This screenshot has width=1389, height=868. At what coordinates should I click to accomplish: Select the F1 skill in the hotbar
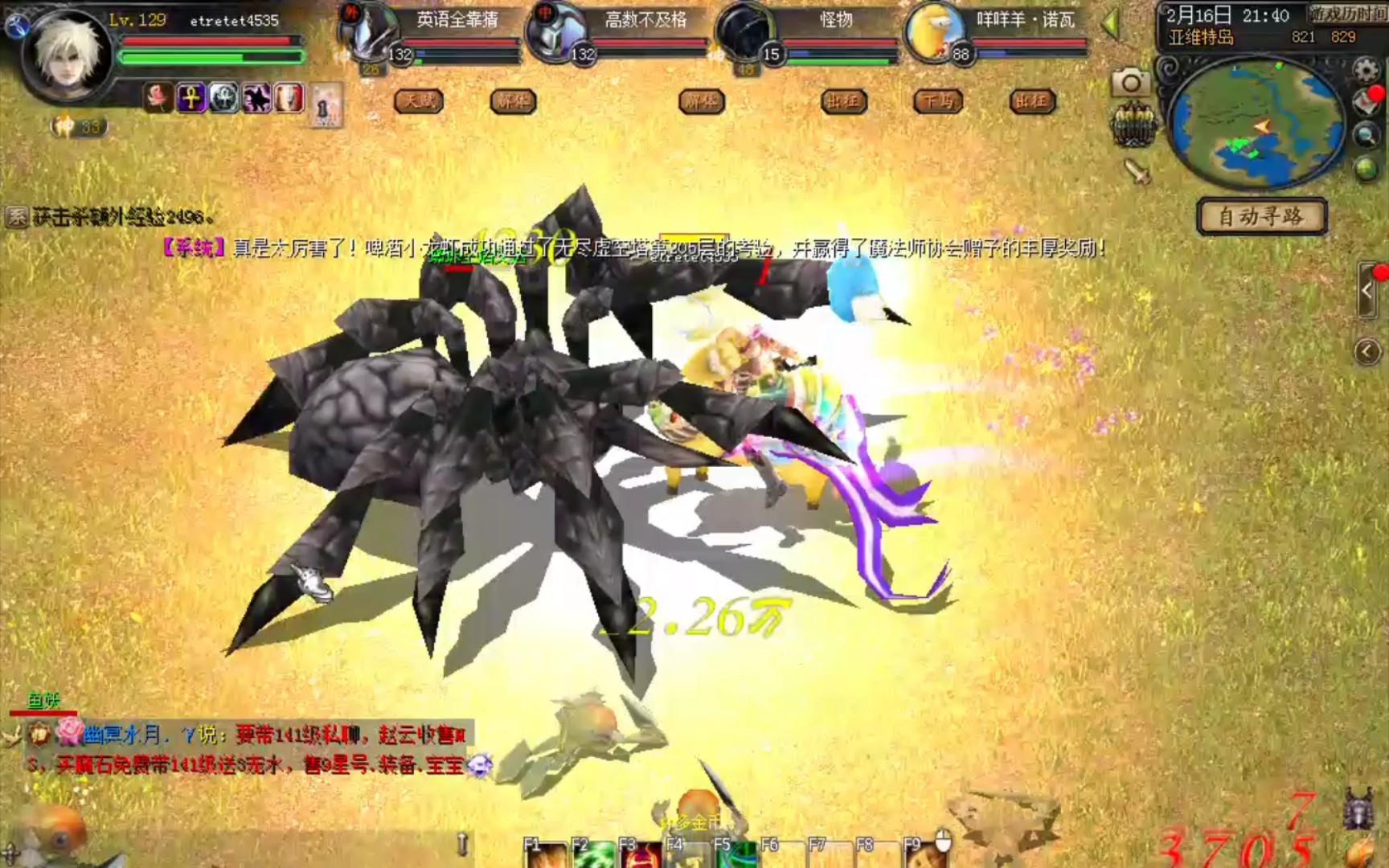coord(547,857)
